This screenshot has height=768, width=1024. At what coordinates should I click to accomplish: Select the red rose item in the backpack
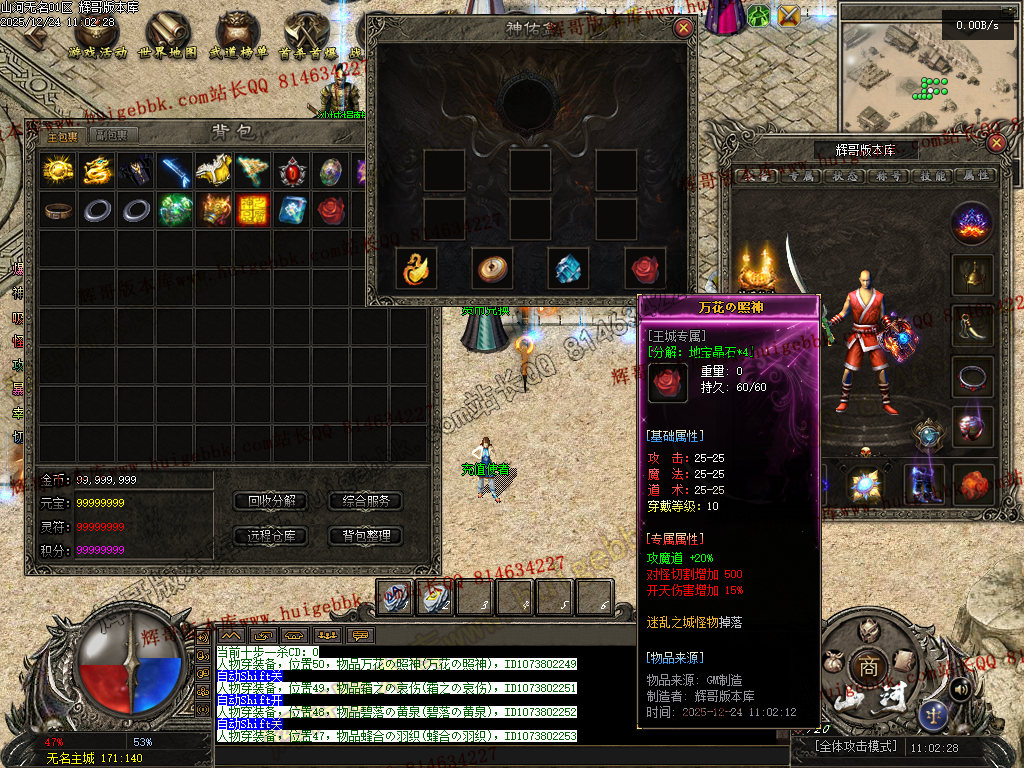click(331, 210)
